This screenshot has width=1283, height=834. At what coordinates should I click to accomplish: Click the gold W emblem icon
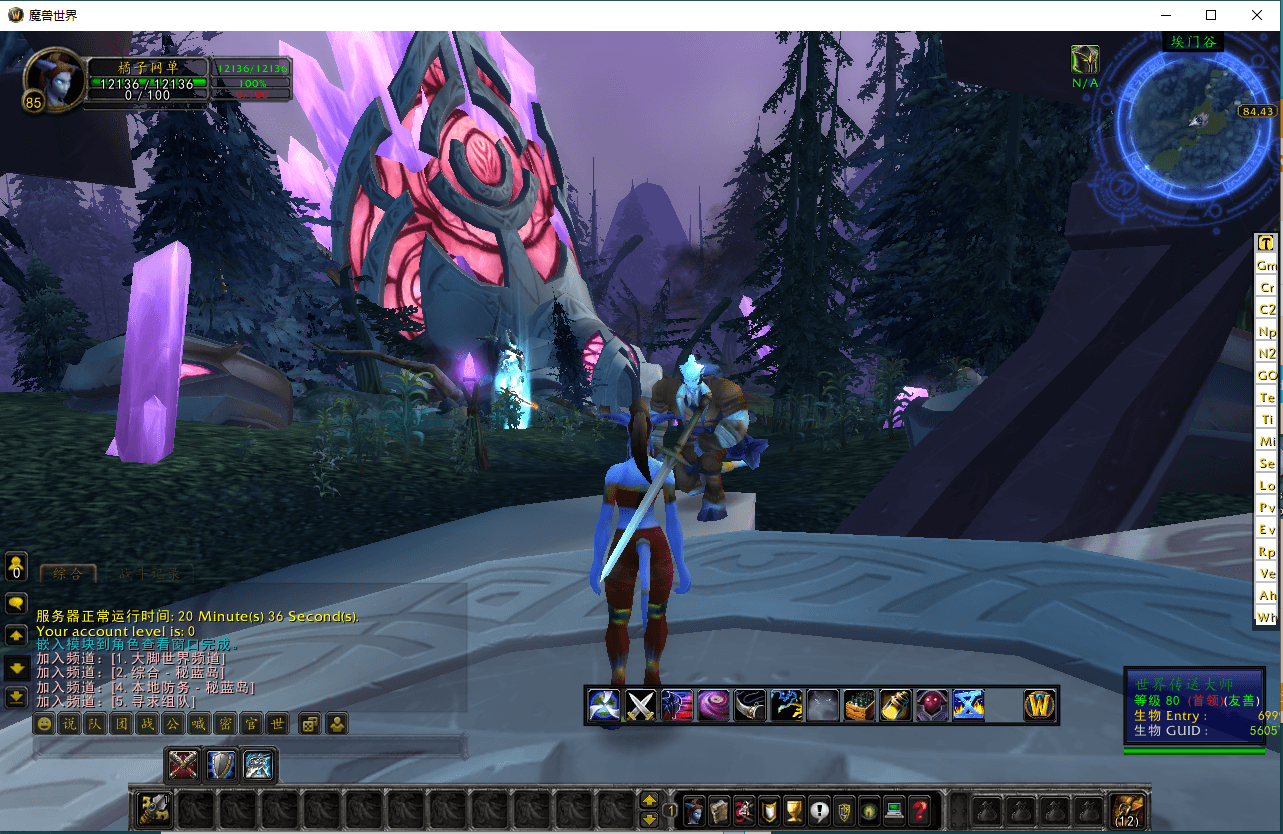click(1040, 706)
